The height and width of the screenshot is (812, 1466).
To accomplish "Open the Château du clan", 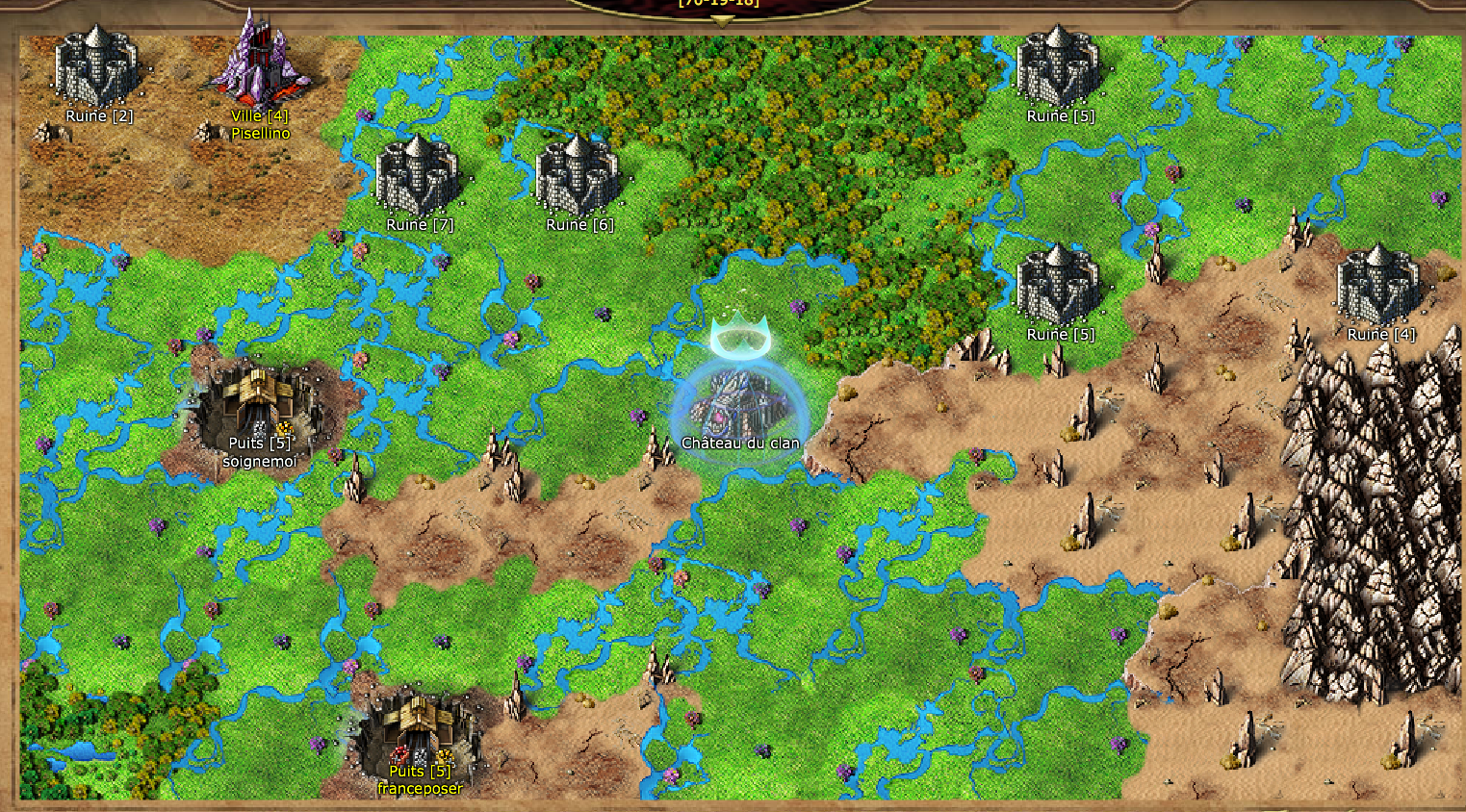I will coord(739,402).
